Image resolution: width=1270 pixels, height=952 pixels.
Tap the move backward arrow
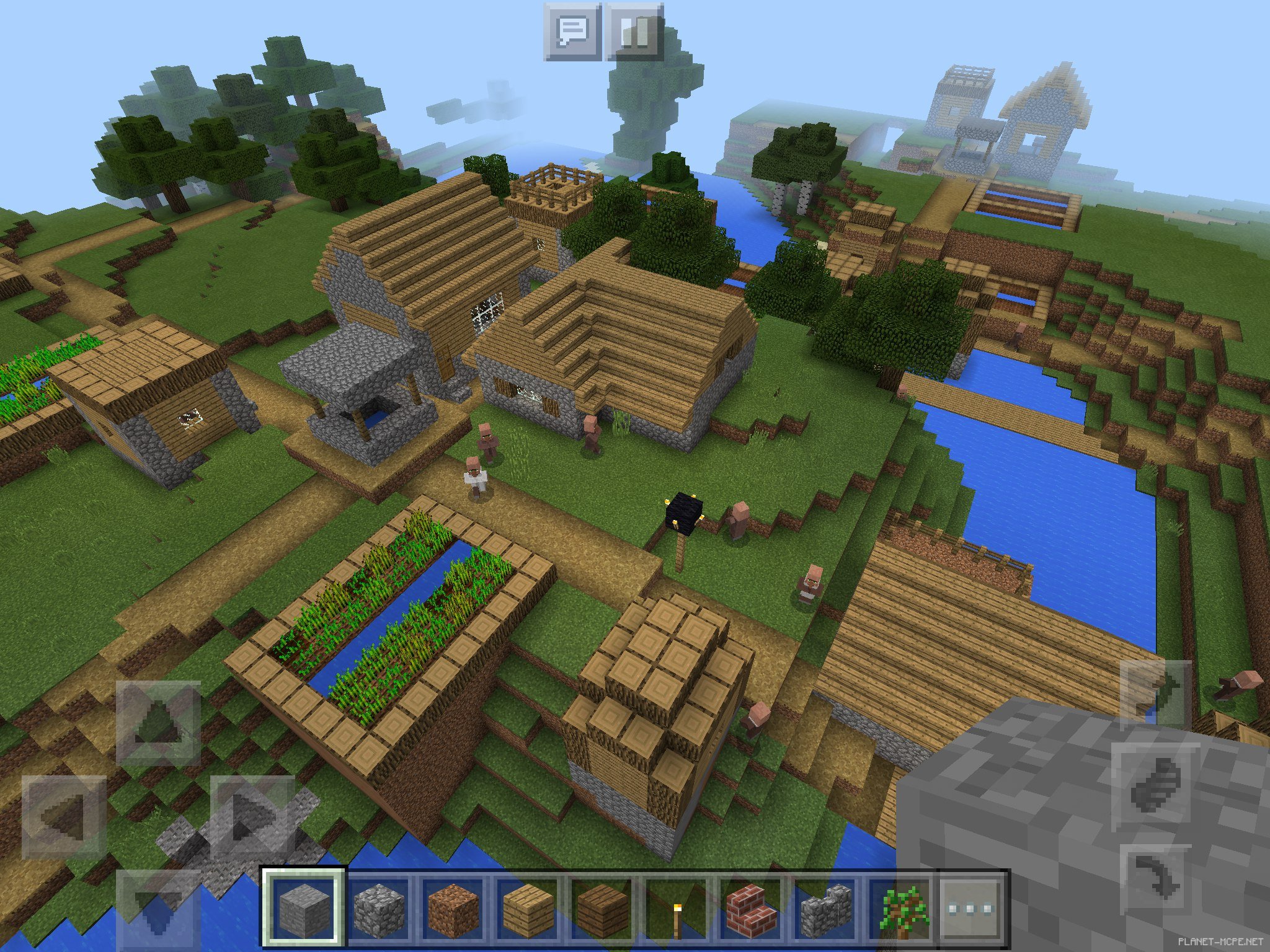(158, 909)
